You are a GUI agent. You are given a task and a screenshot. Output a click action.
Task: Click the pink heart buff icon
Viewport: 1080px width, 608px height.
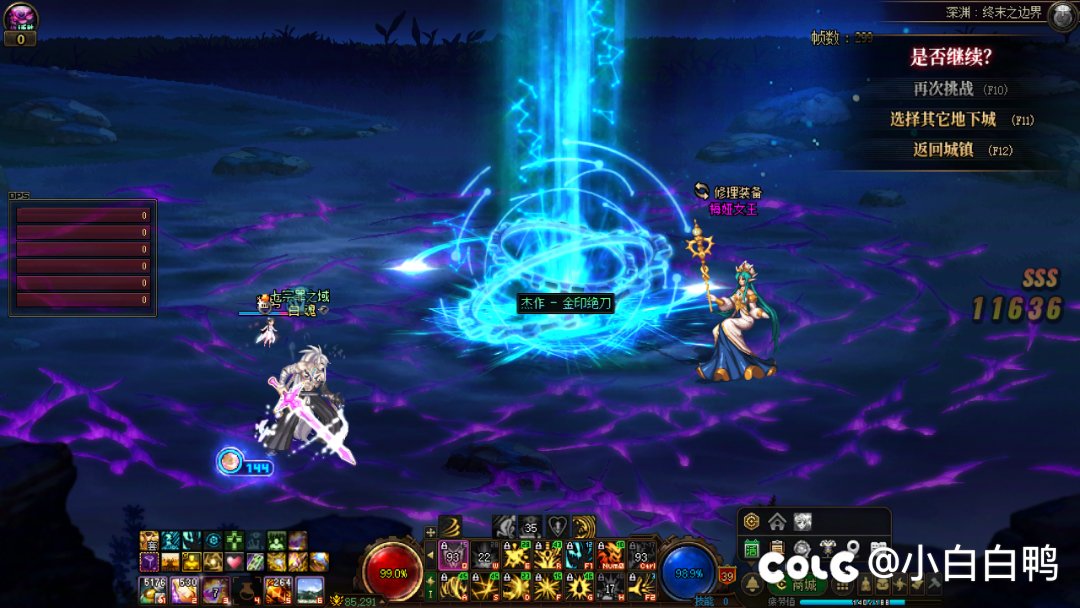tap(234, 561)
